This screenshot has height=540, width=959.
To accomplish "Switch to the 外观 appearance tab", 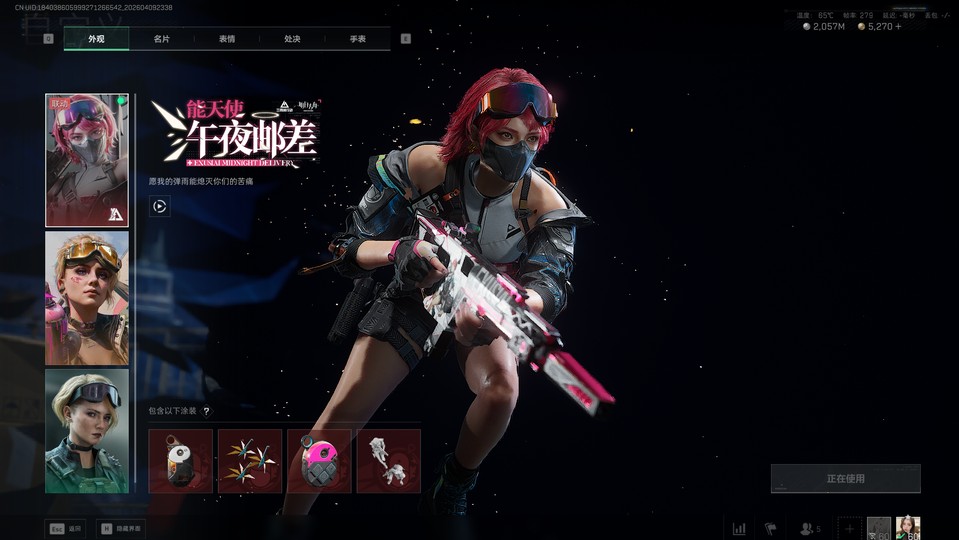I will click(x=96, y=39).
